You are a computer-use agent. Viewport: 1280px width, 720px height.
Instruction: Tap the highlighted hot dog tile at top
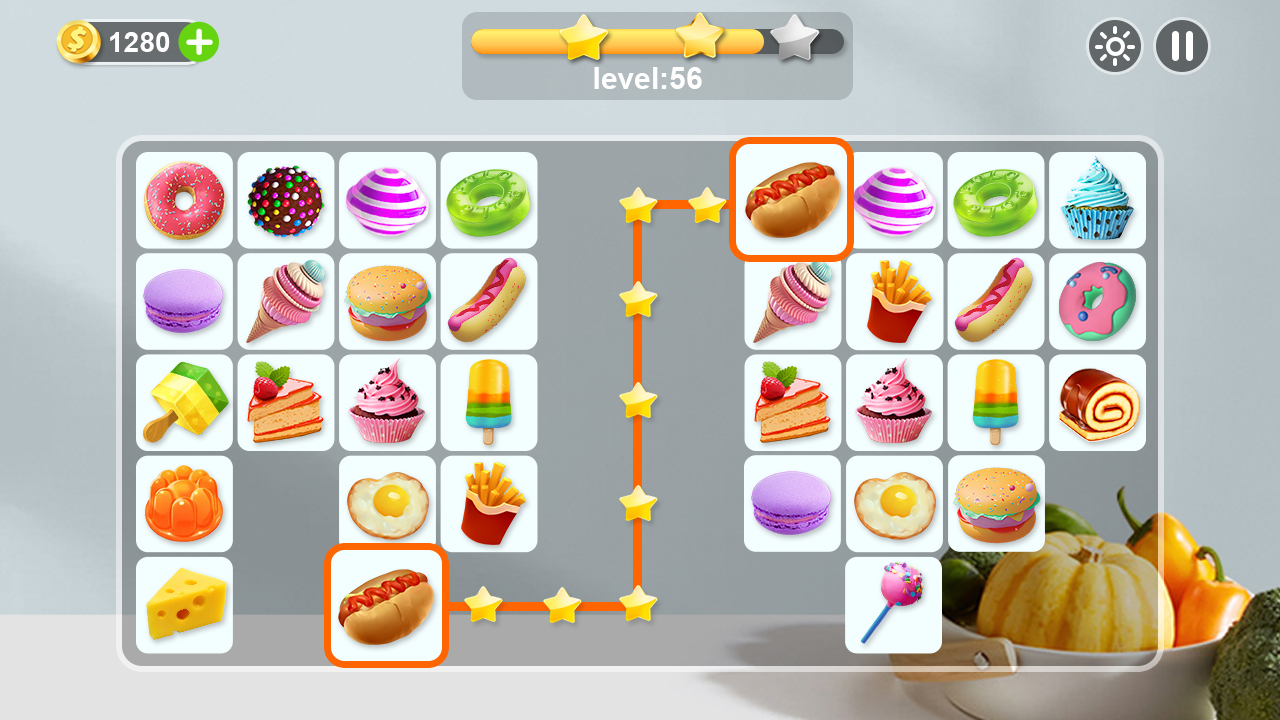(x=791, y=199)
